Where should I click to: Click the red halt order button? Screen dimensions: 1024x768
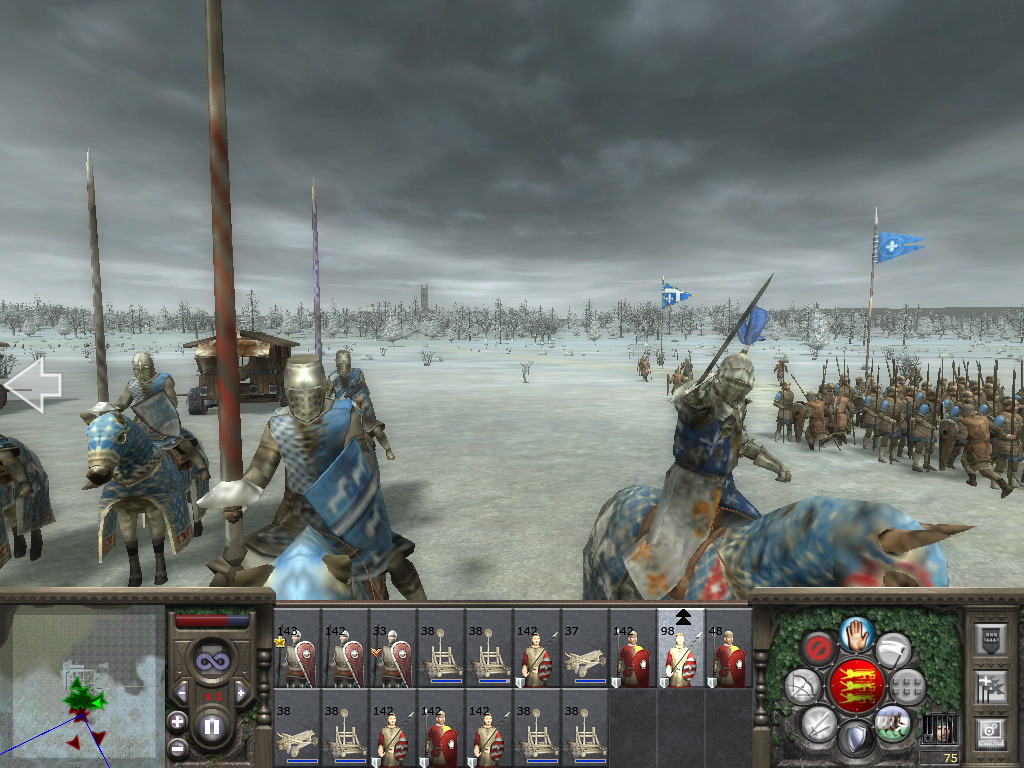coord(819,647)
